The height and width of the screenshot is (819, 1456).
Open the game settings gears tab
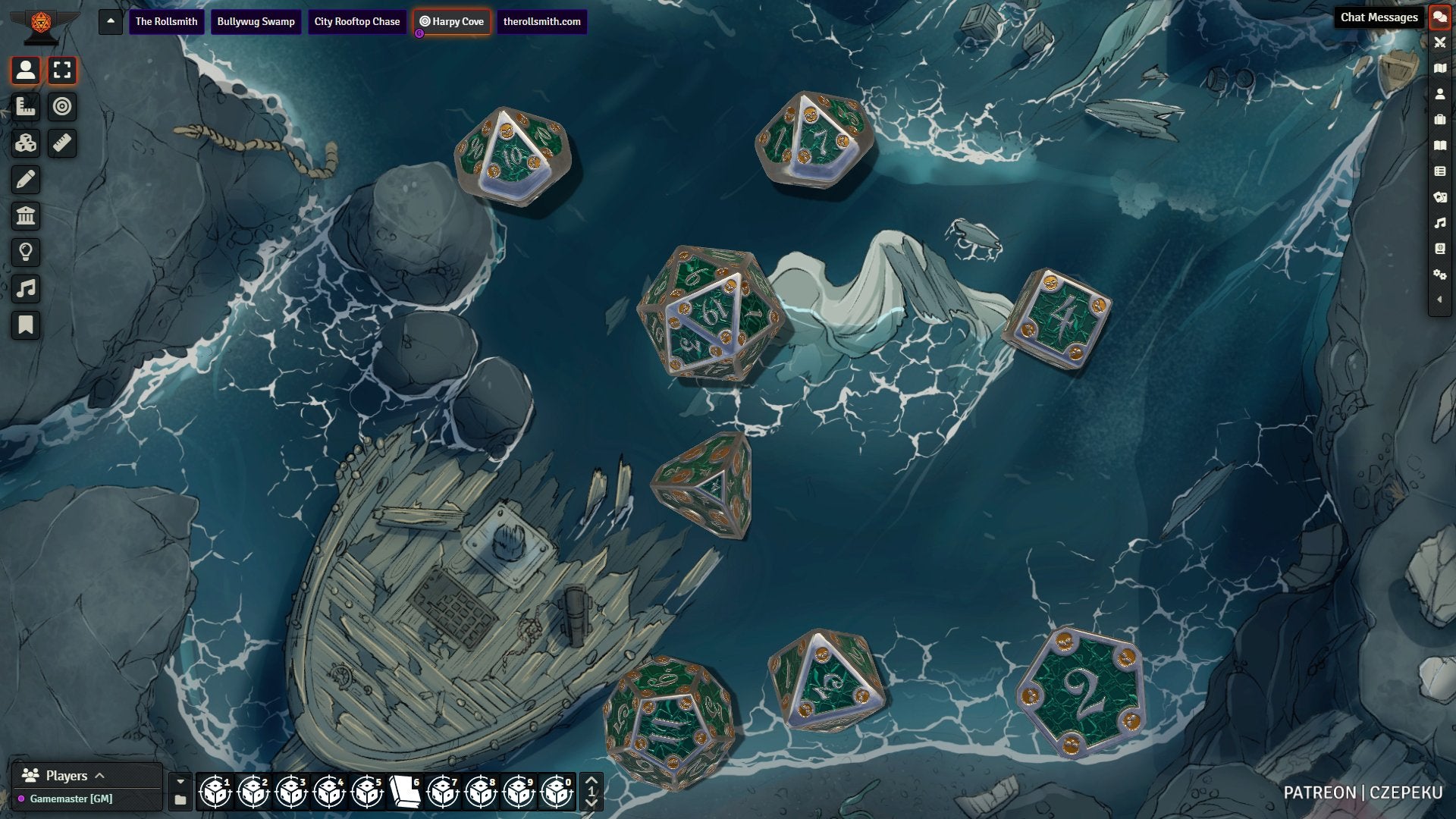click(x=1439, y=275)
